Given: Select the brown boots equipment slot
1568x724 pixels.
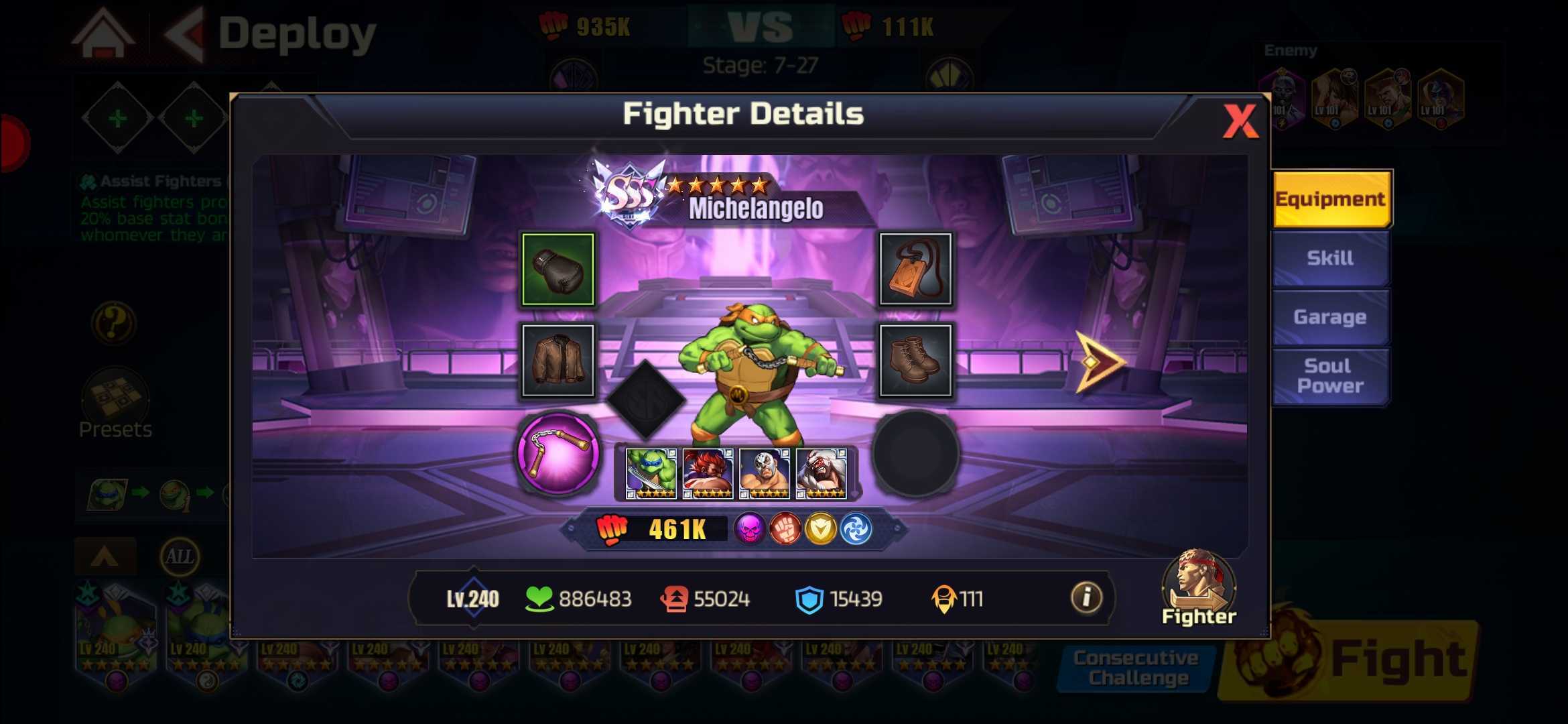Looking at the screenshot, I should point(915,361).
